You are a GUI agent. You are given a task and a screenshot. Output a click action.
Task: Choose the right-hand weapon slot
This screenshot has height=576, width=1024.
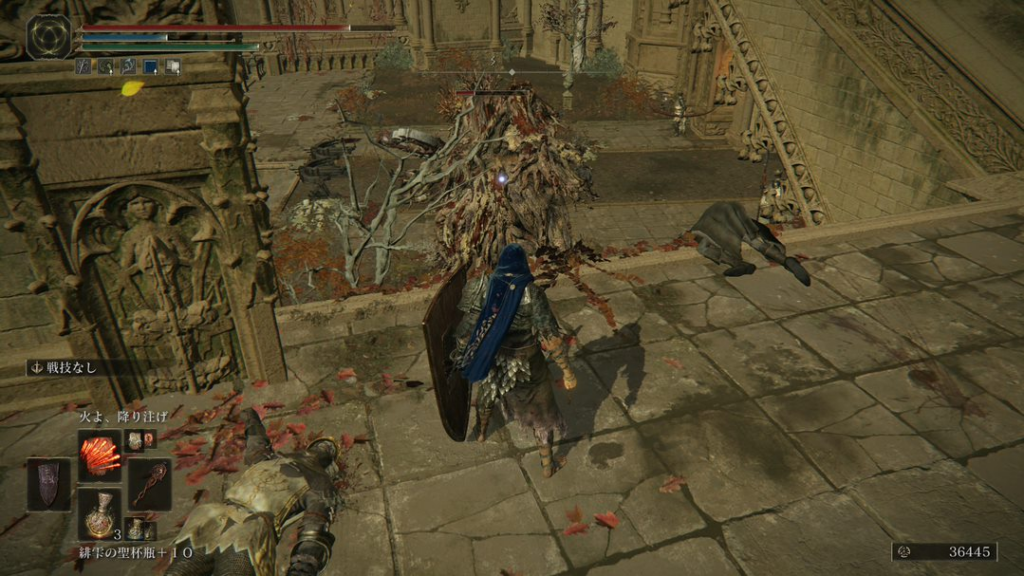tap(149, 485)
